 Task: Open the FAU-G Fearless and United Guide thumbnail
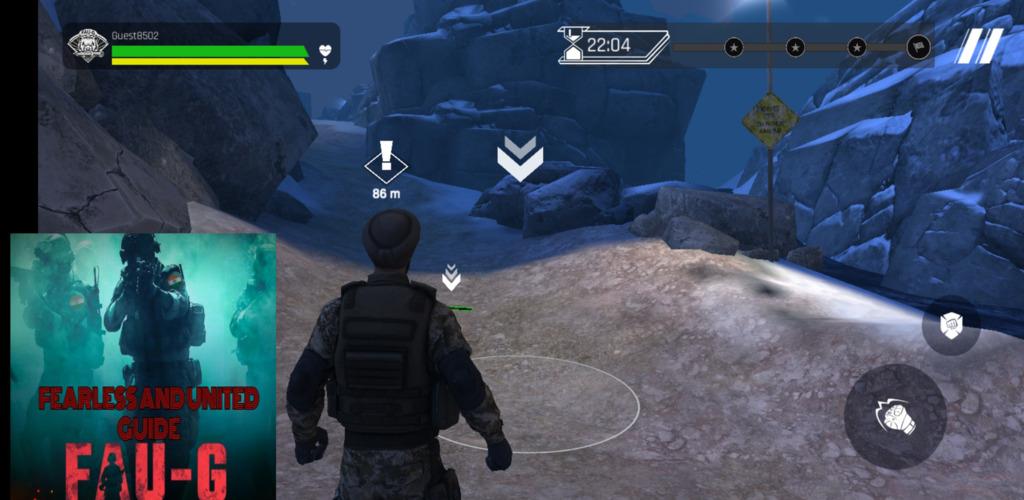point(143,366)
